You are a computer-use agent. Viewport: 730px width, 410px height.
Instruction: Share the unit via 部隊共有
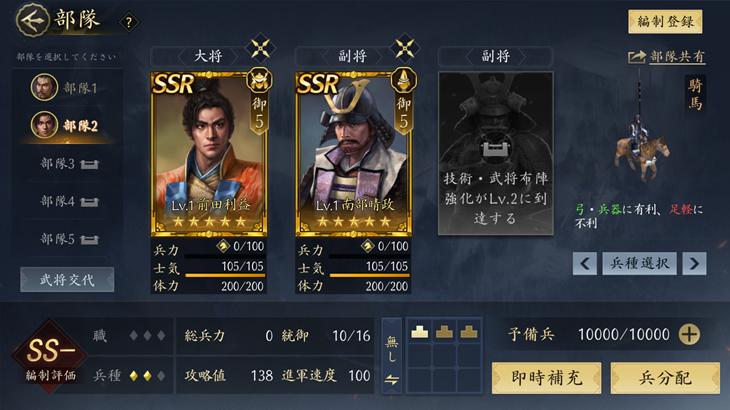[666, 57]
